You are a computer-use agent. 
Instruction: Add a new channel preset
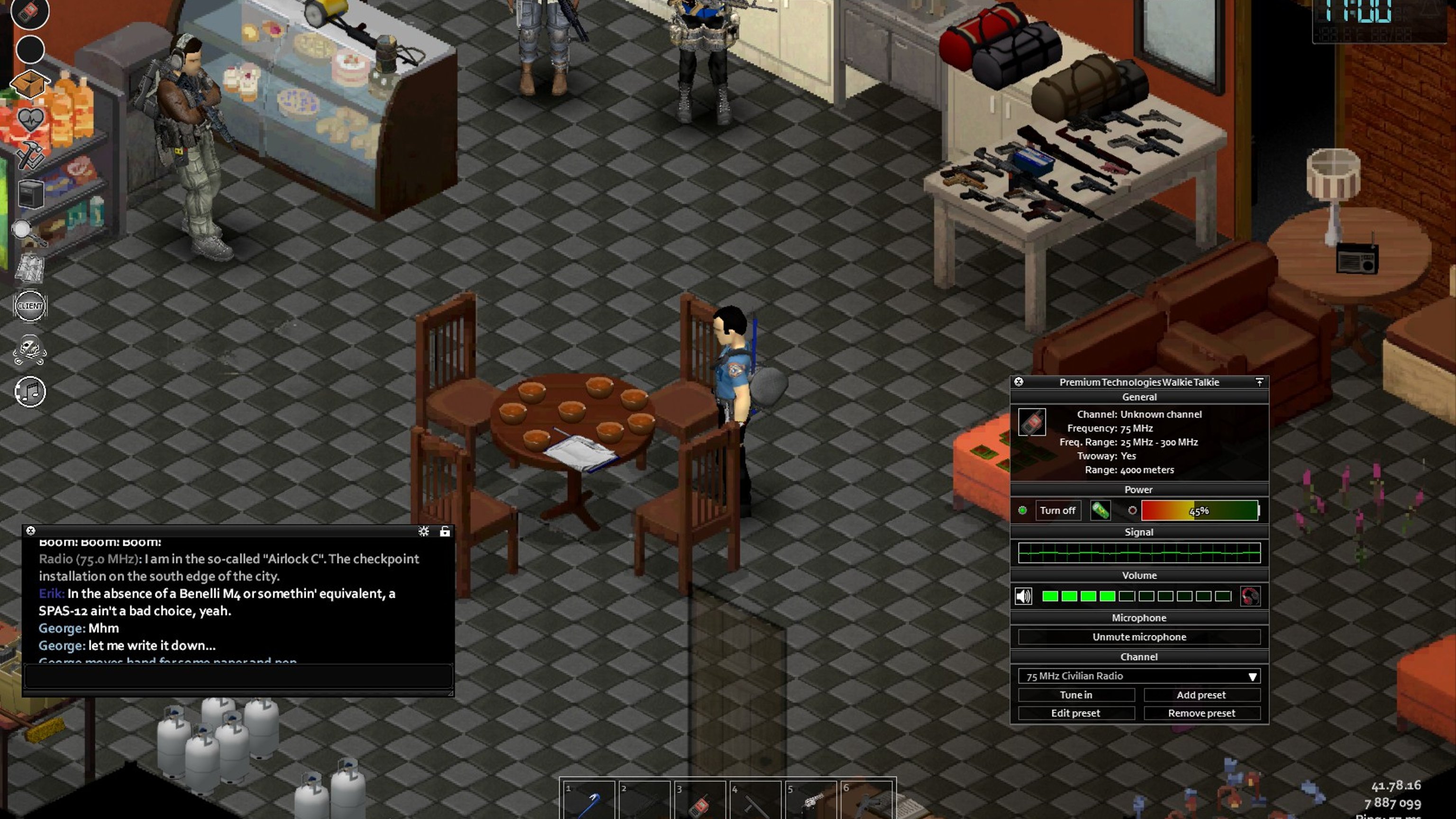tap(1201, 695)
